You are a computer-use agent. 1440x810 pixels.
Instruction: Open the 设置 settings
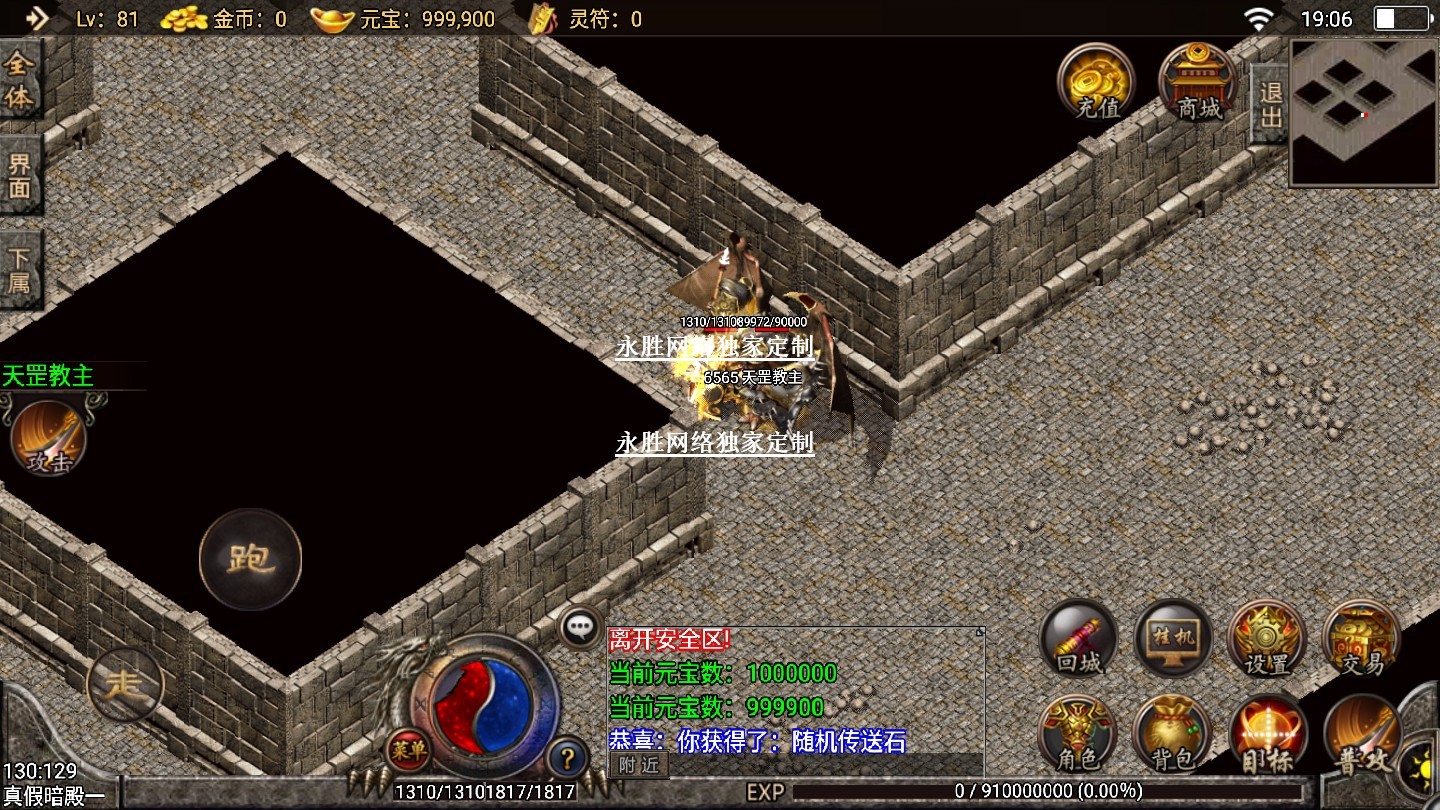pos(1267,638)
